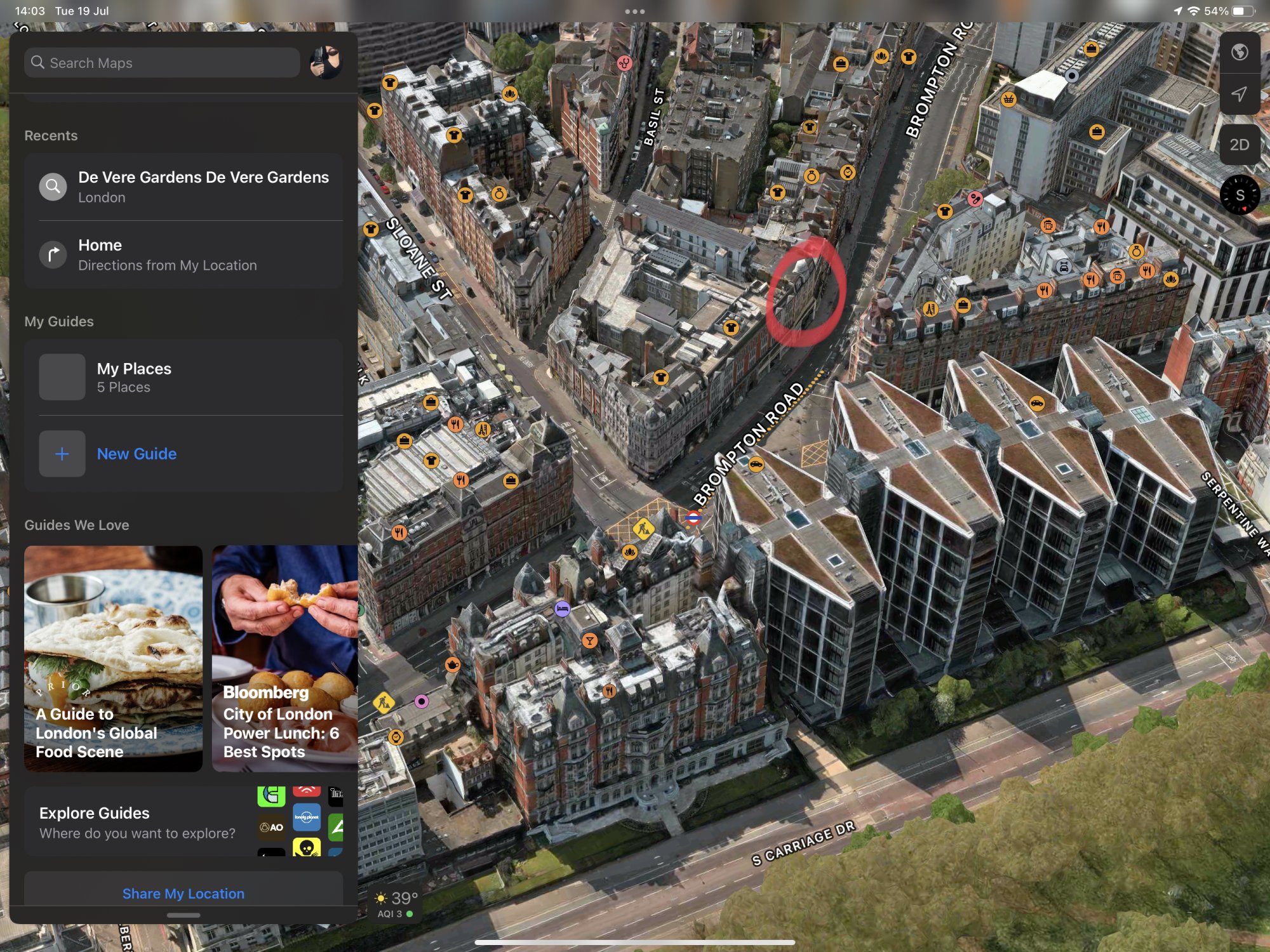Select the Underground station marker on Brompton Road

point(693,519)
